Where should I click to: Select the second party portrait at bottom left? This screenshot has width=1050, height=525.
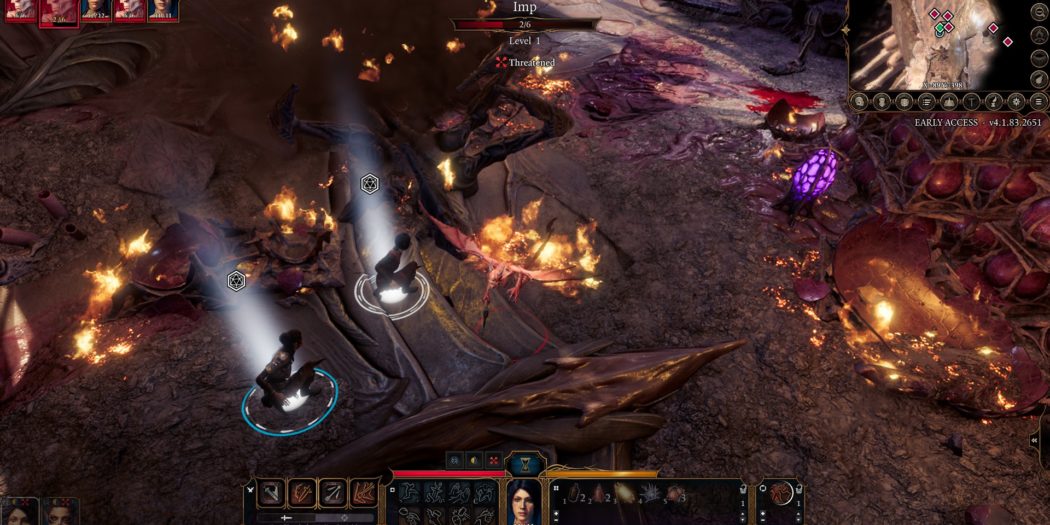pos(58,511)
